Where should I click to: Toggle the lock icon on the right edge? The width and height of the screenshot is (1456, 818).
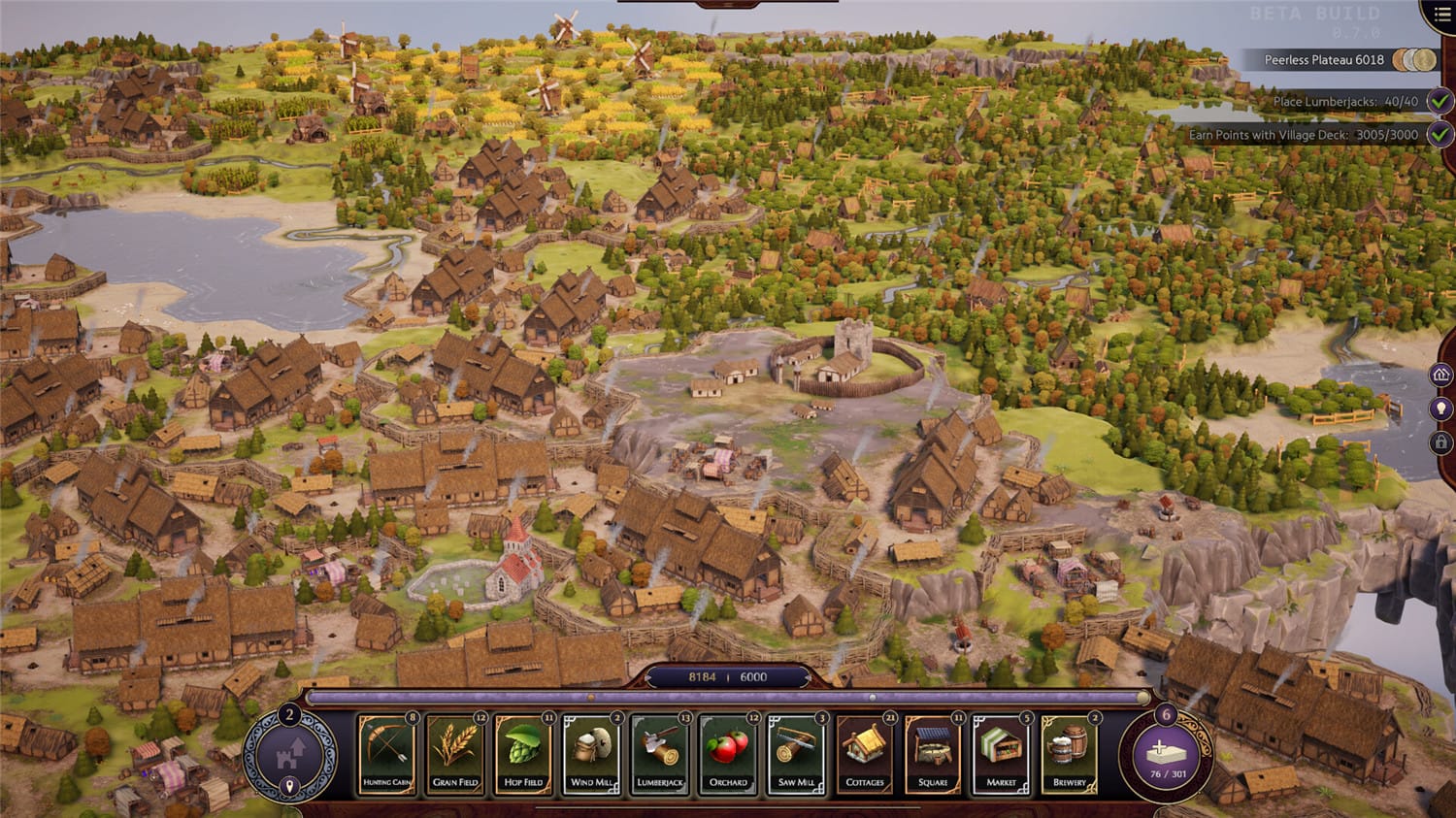1442,442
